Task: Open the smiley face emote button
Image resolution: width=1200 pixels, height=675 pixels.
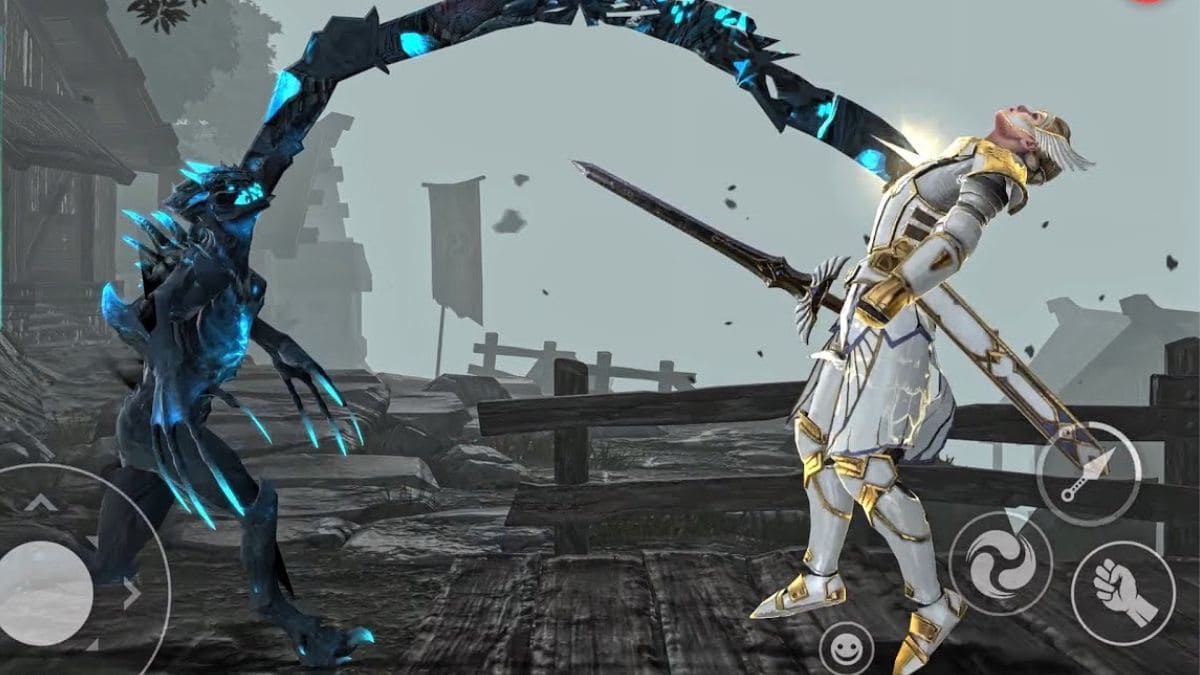Action: pos(846,648)
